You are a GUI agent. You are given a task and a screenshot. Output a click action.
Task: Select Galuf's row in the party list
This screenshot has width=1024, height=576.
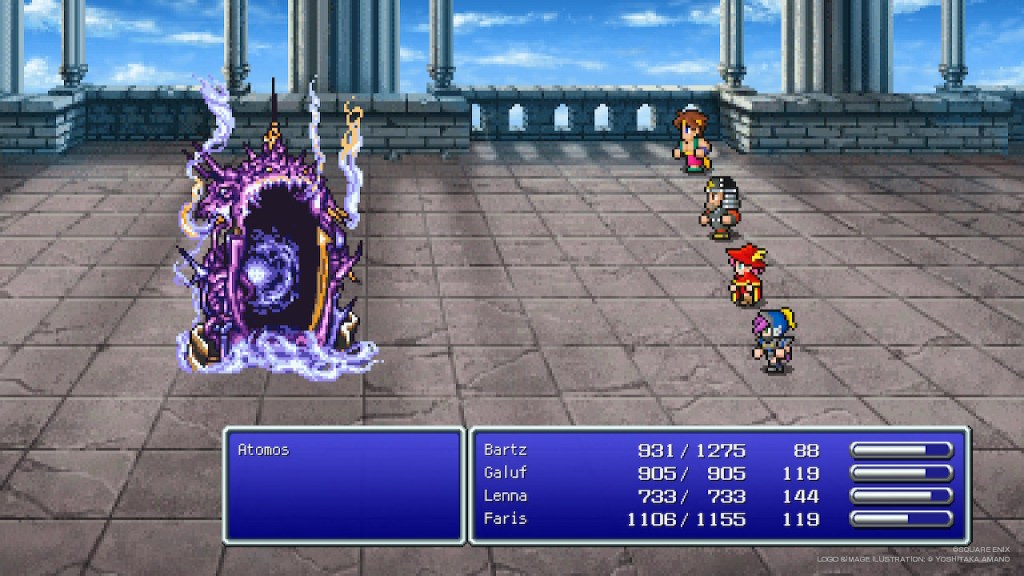click(505, 473)
